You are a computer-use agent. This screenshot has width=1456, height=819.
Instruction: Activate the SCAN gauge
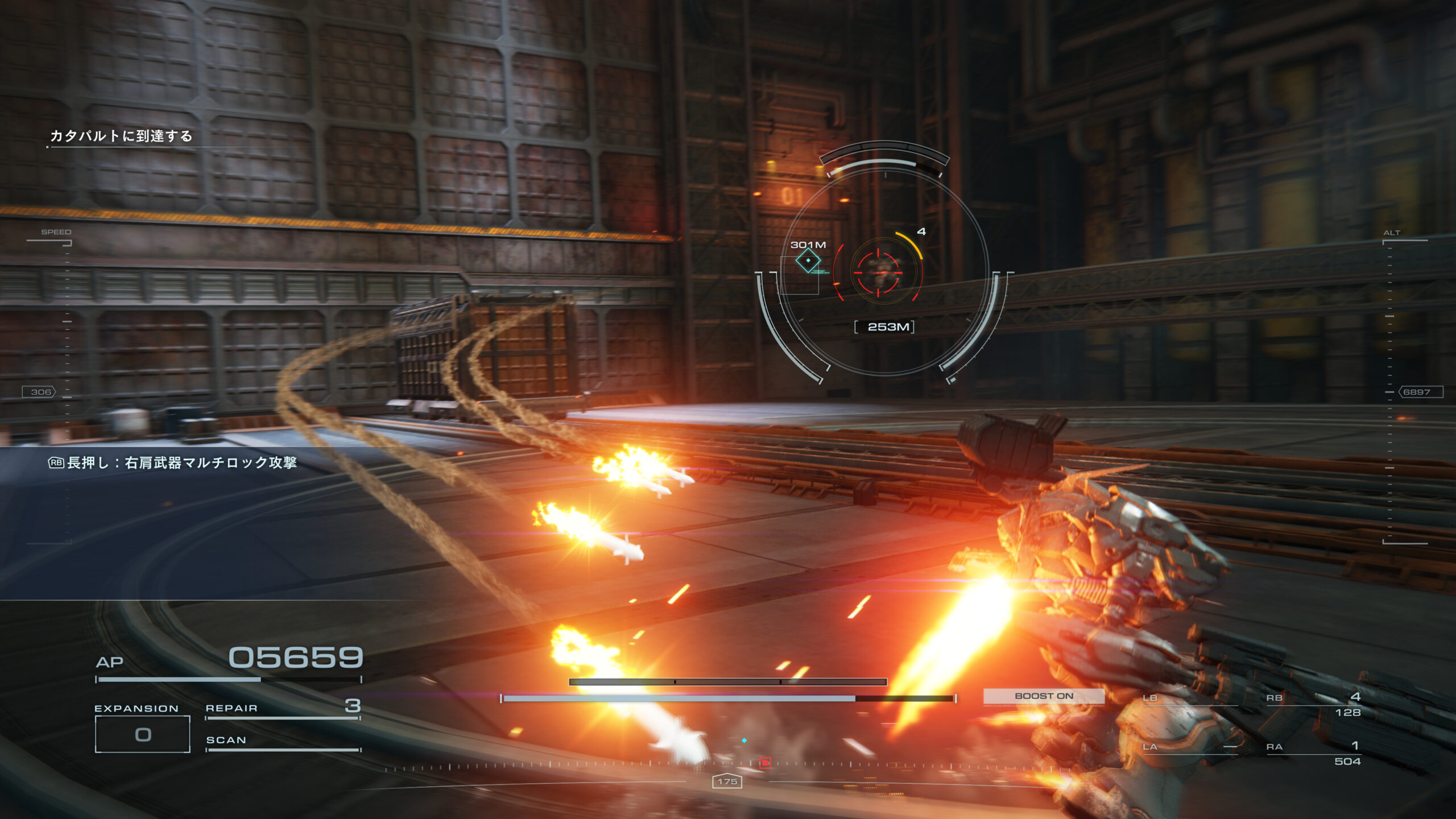283,741
